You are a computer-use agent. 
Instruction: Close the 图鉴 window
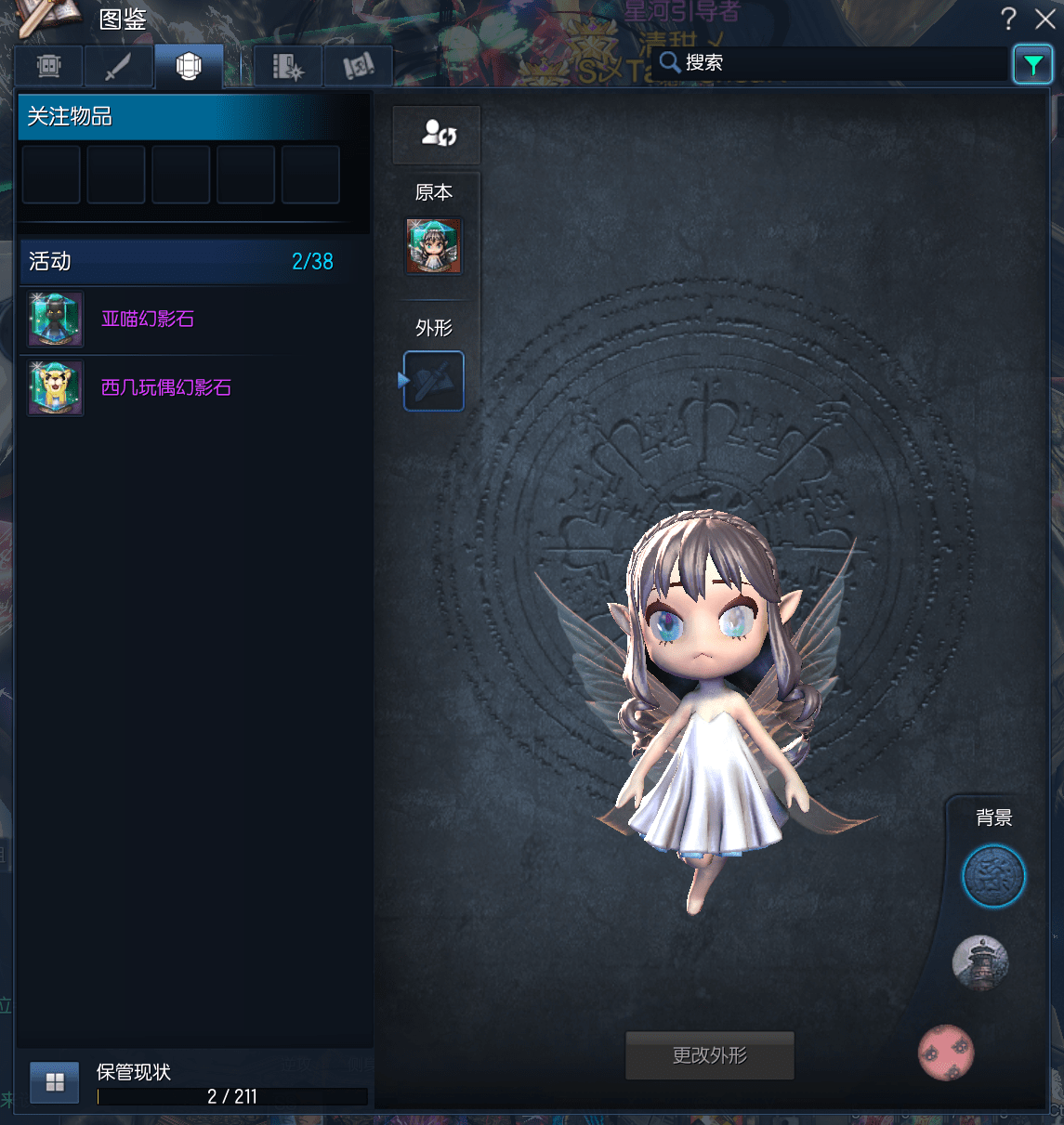click(x=1044, y=19)
